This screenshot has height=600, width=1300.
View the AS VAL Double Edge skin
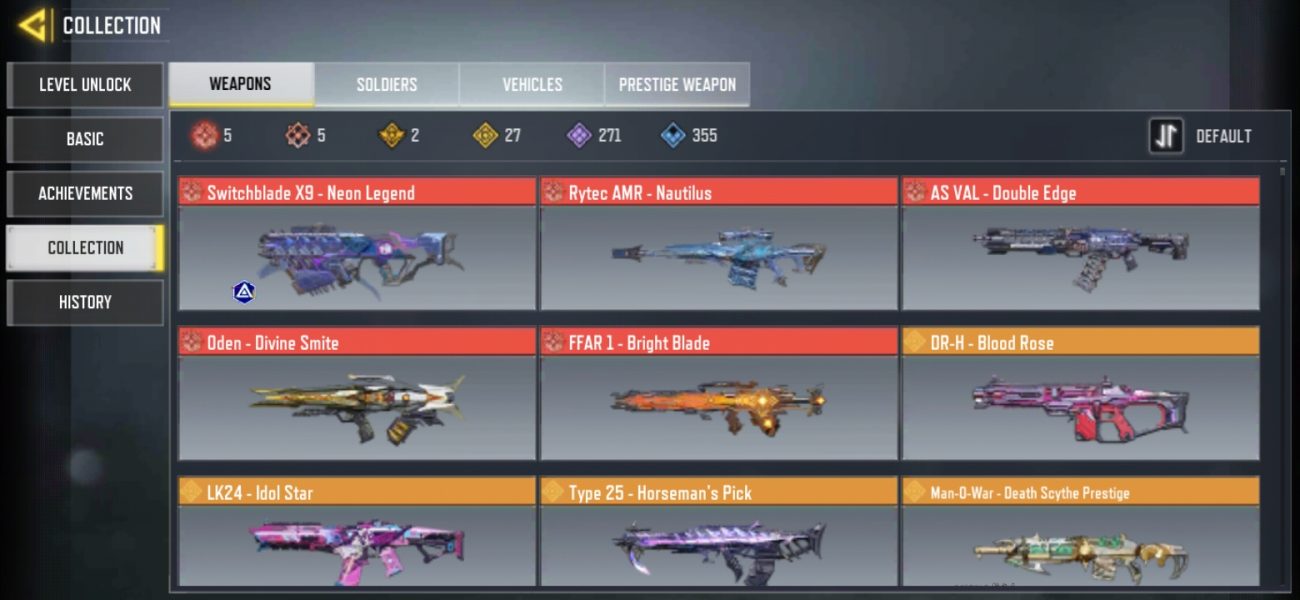tap(1080, 245)
